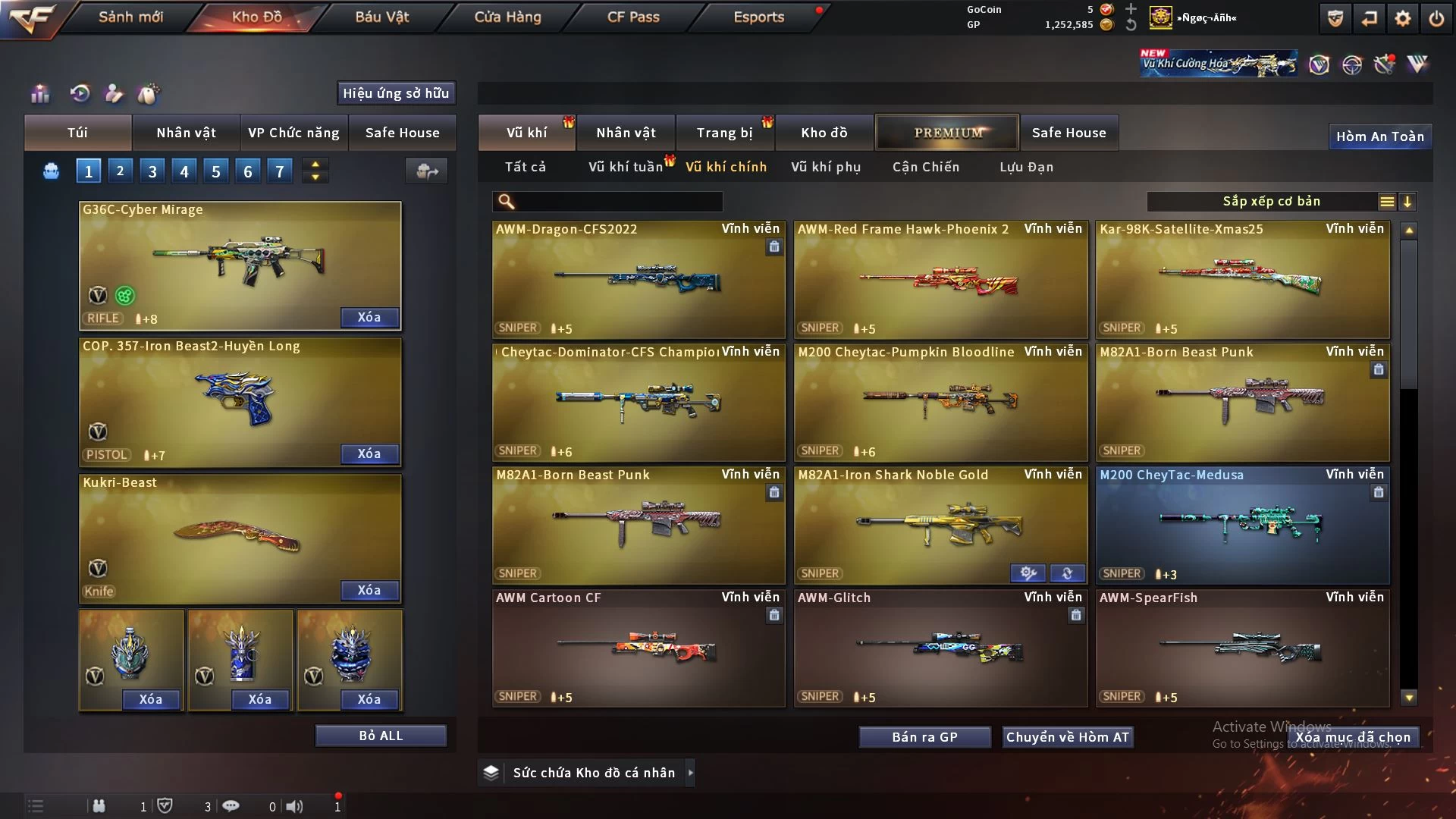The width and height of the screenshot is (1456, 819).
Task: Switch to the PREMIUM storage tab
Action: click(947, 133)
